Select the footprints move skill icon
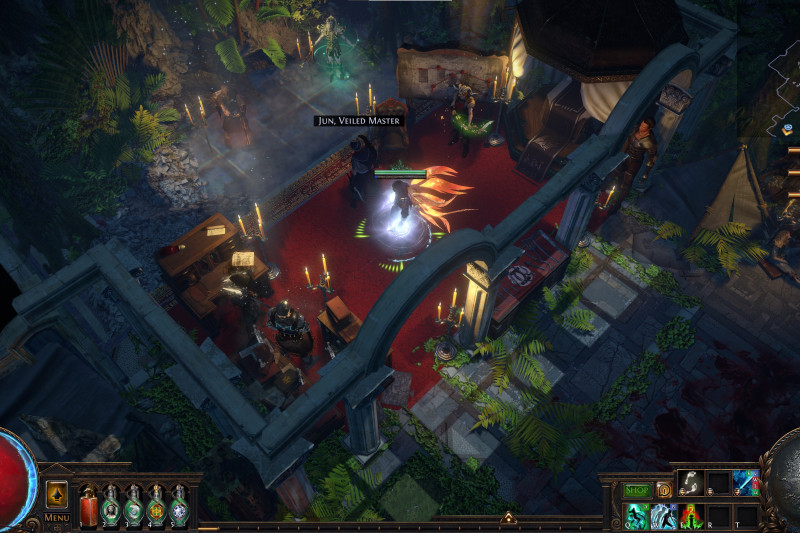This screenshot has width=800, height=533. point(690,483)
